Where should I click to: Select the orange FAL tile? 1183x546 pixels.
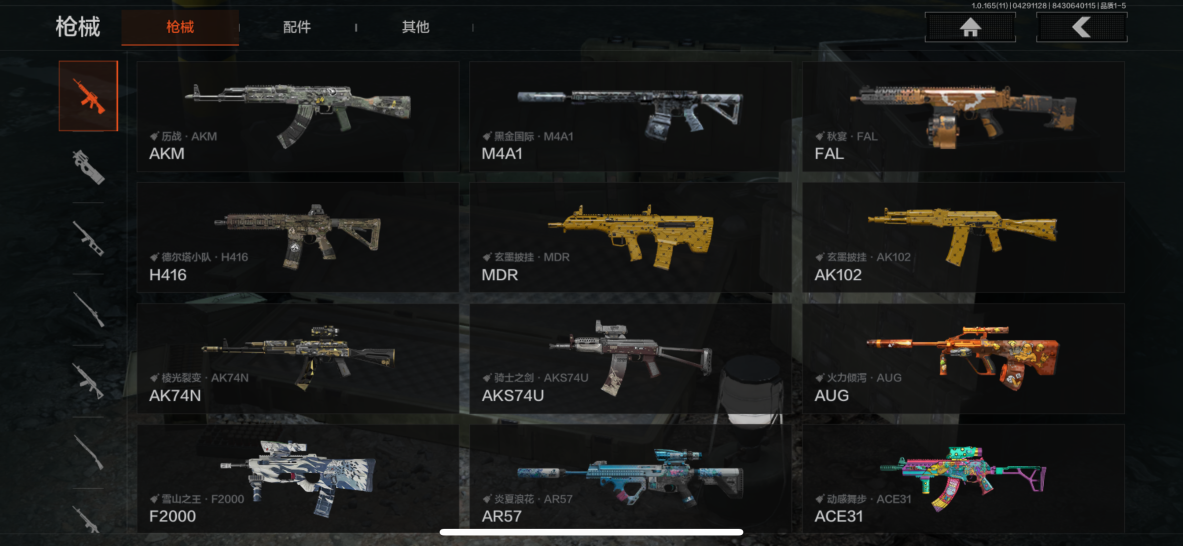(963, 116)
